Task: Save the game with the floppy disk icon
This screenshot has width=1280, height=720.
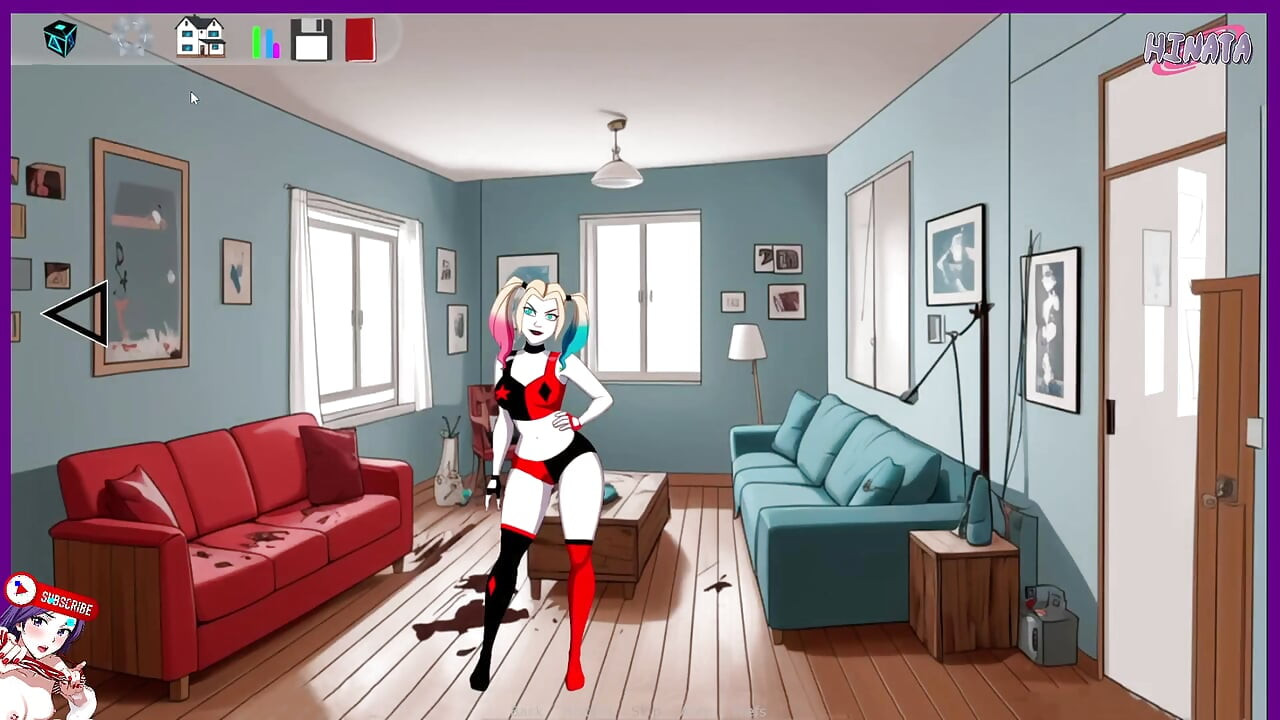Action: click(311, 38)
